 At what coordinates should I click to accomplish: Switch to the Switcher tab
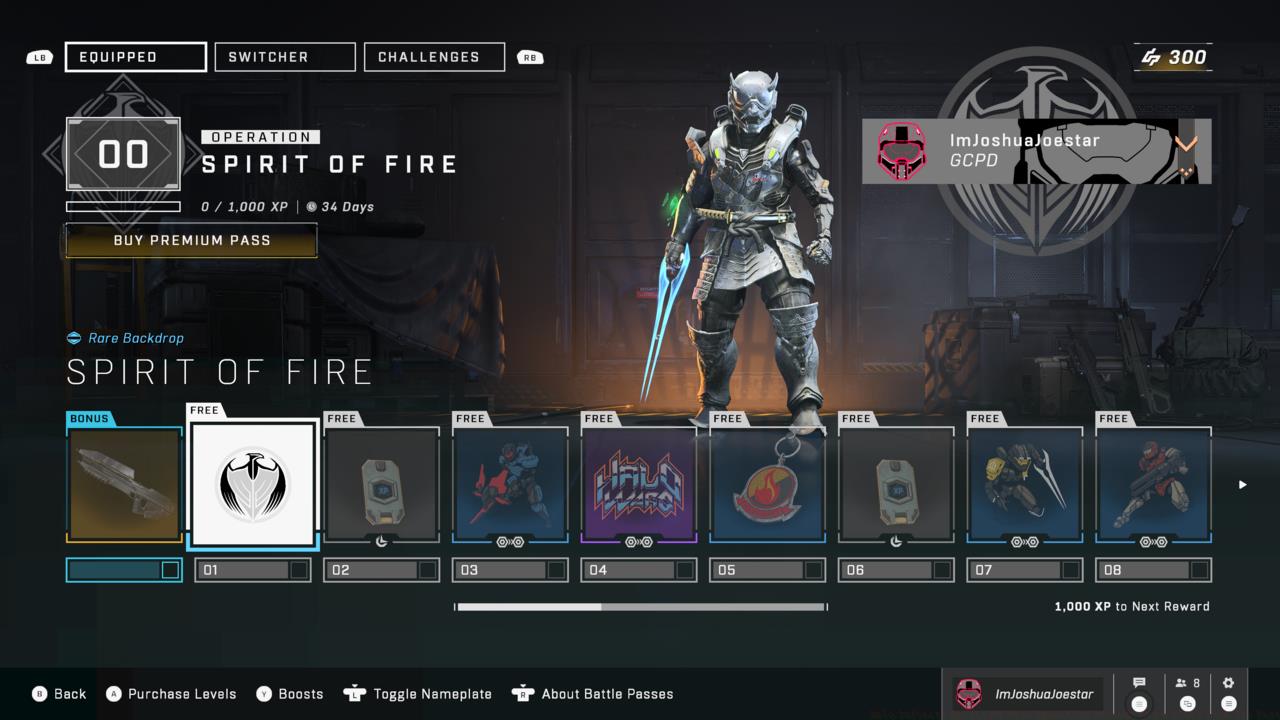pos(284,57)
